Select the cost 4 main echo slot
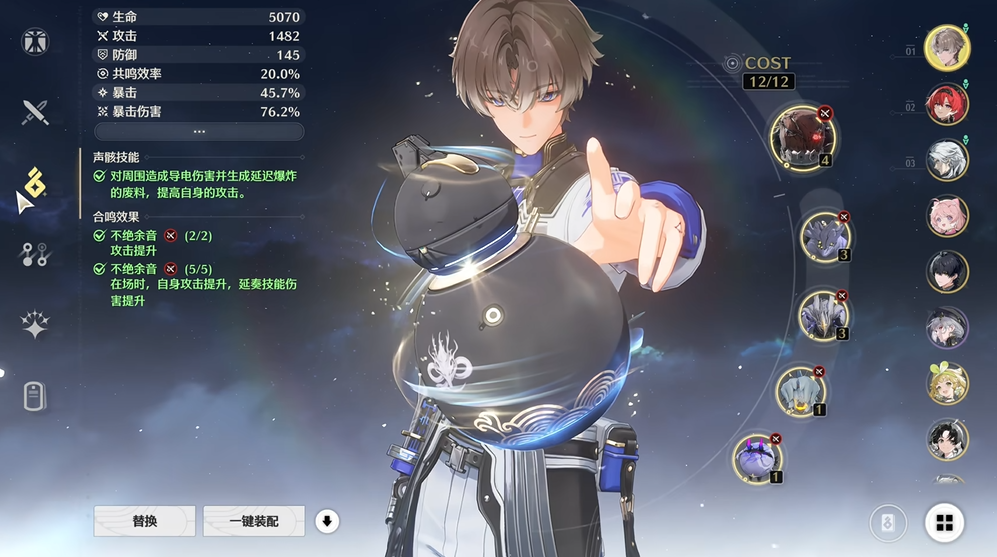This screenshot has height=557, width=997. [802, 137]
